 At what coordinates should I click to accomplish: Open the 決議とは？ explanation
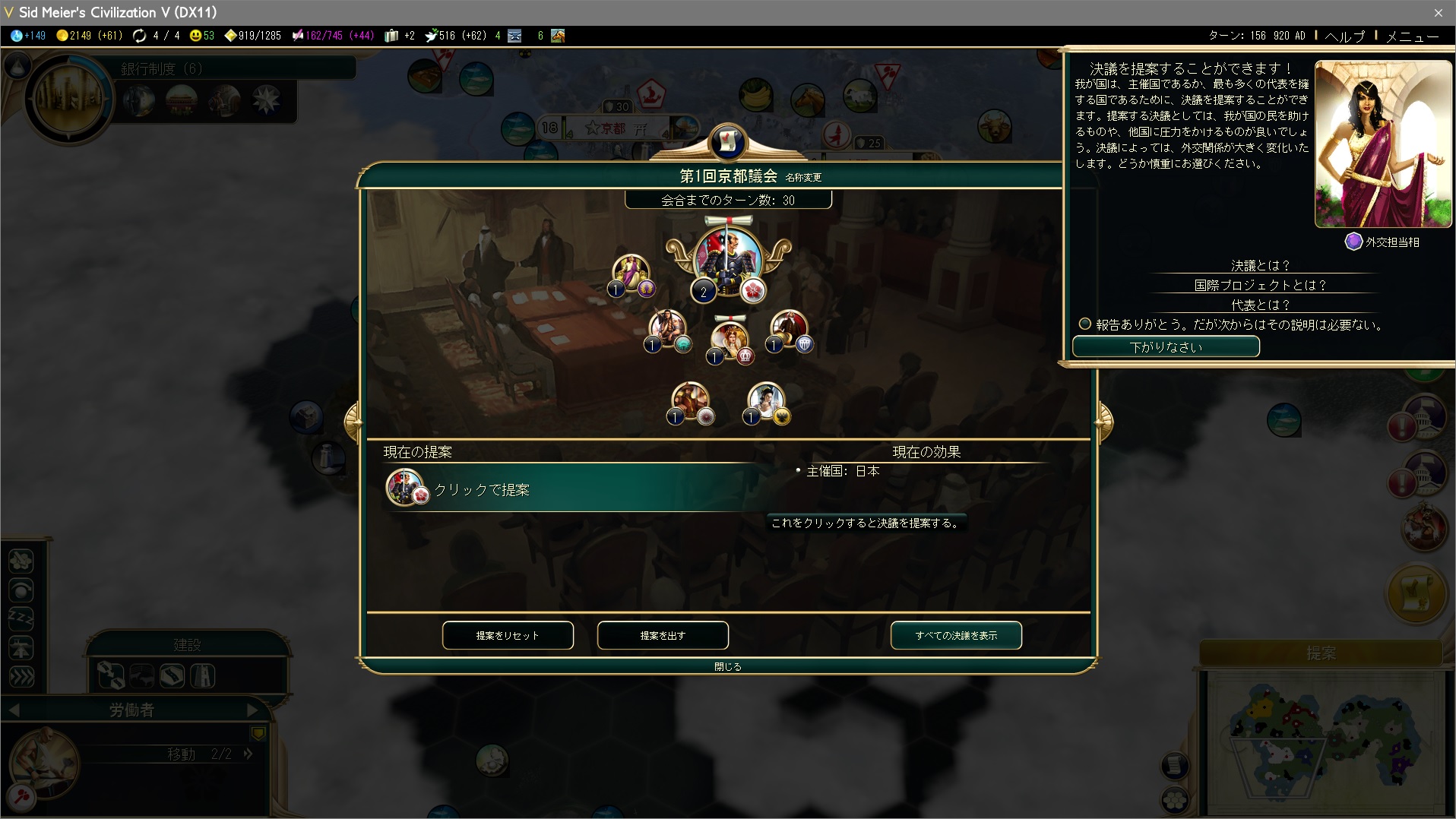point(1261,265)
